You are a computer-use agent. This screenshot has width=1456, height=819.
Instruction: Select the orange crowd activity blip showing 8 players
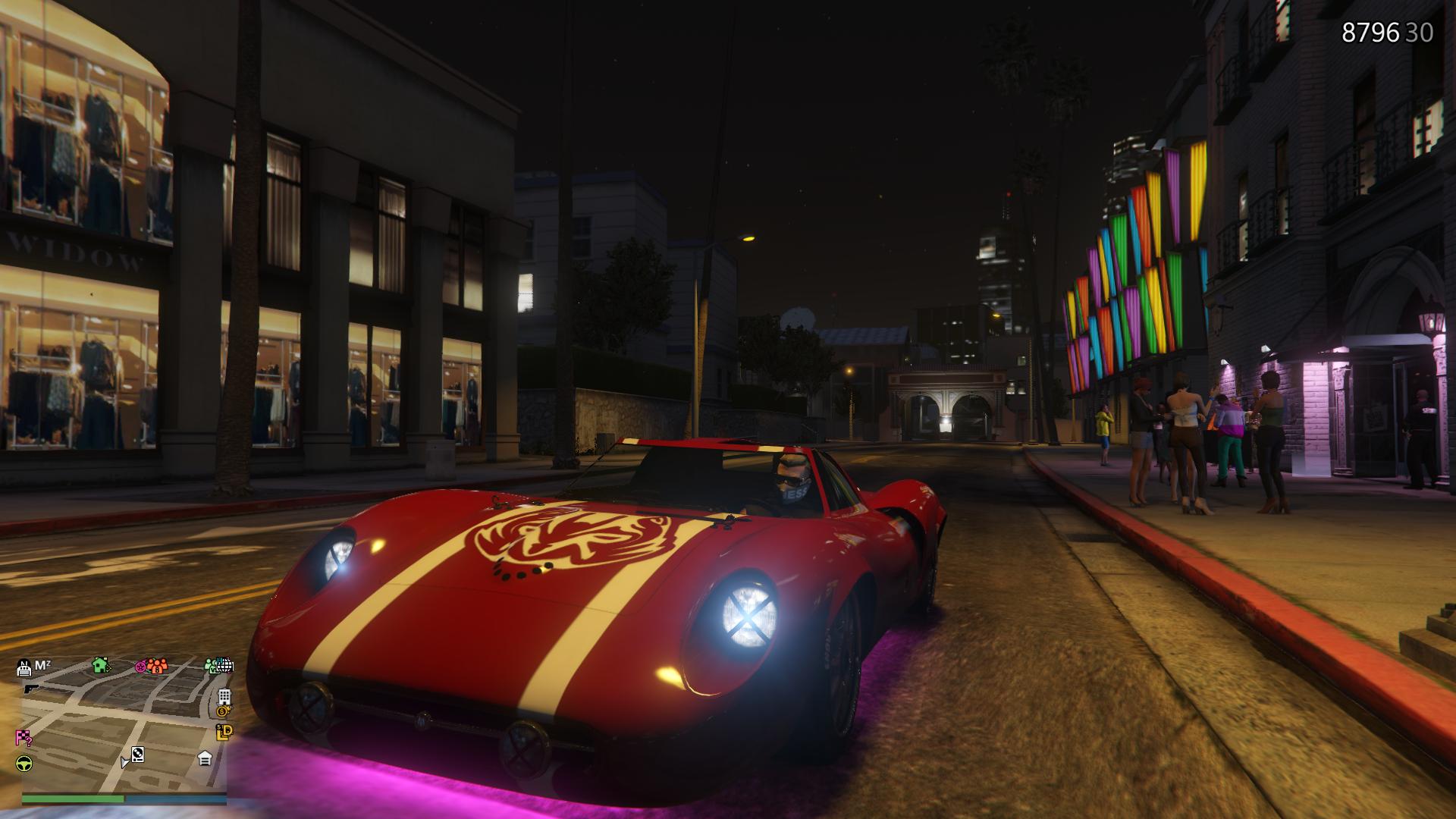coord(157,668)
